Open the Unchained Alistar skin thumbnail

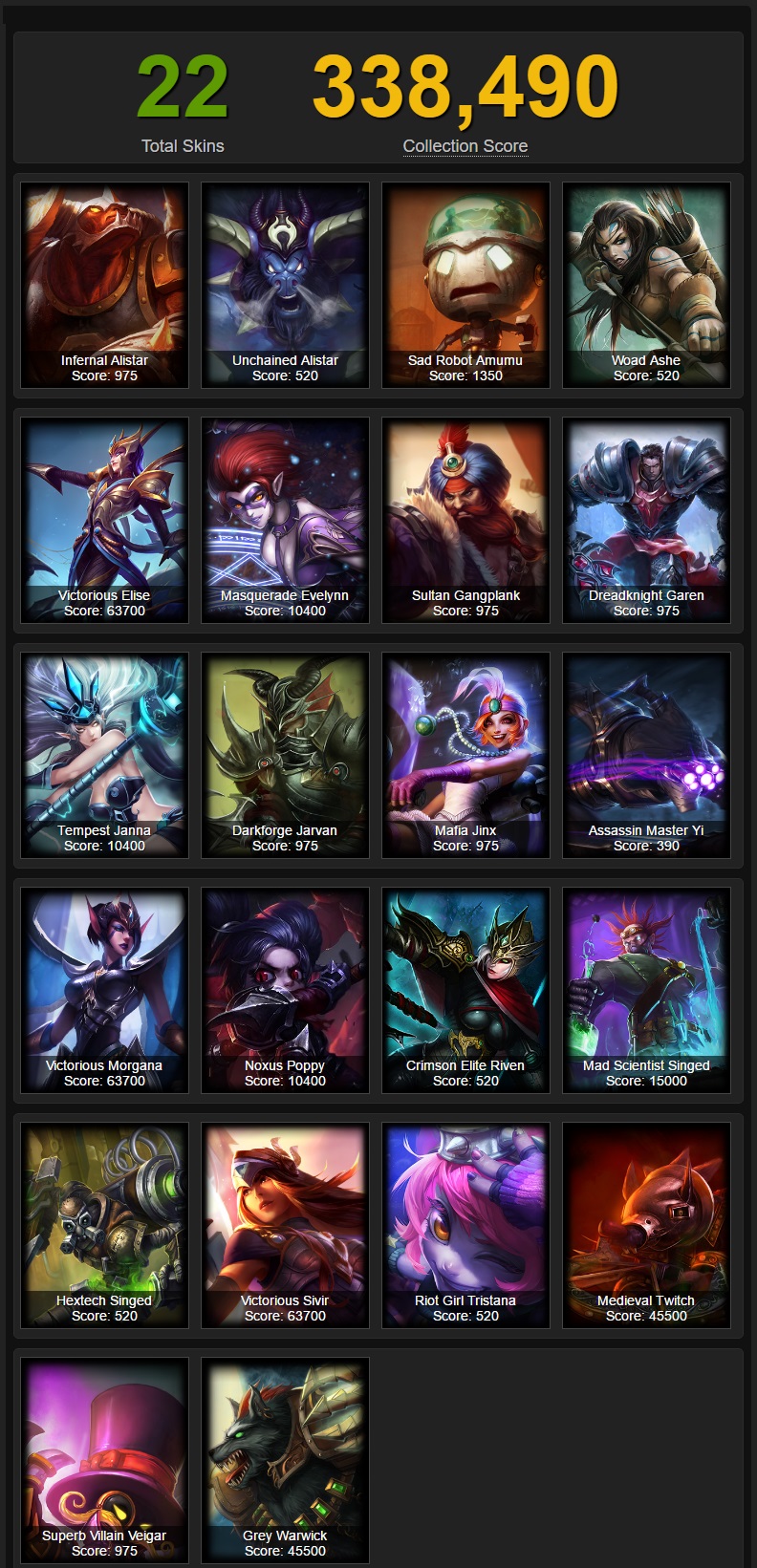(x=285, y=285)
